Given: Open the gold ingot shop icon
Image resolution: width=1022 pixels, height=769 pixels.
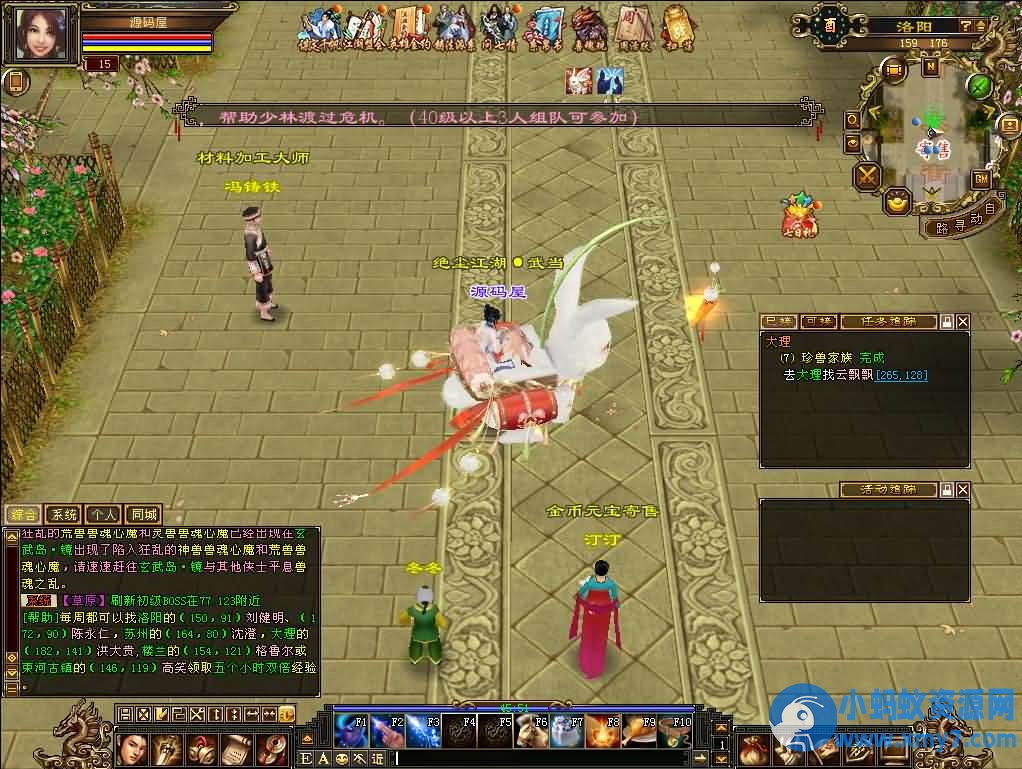Looking at the screenshot, I should pos(897,203).
